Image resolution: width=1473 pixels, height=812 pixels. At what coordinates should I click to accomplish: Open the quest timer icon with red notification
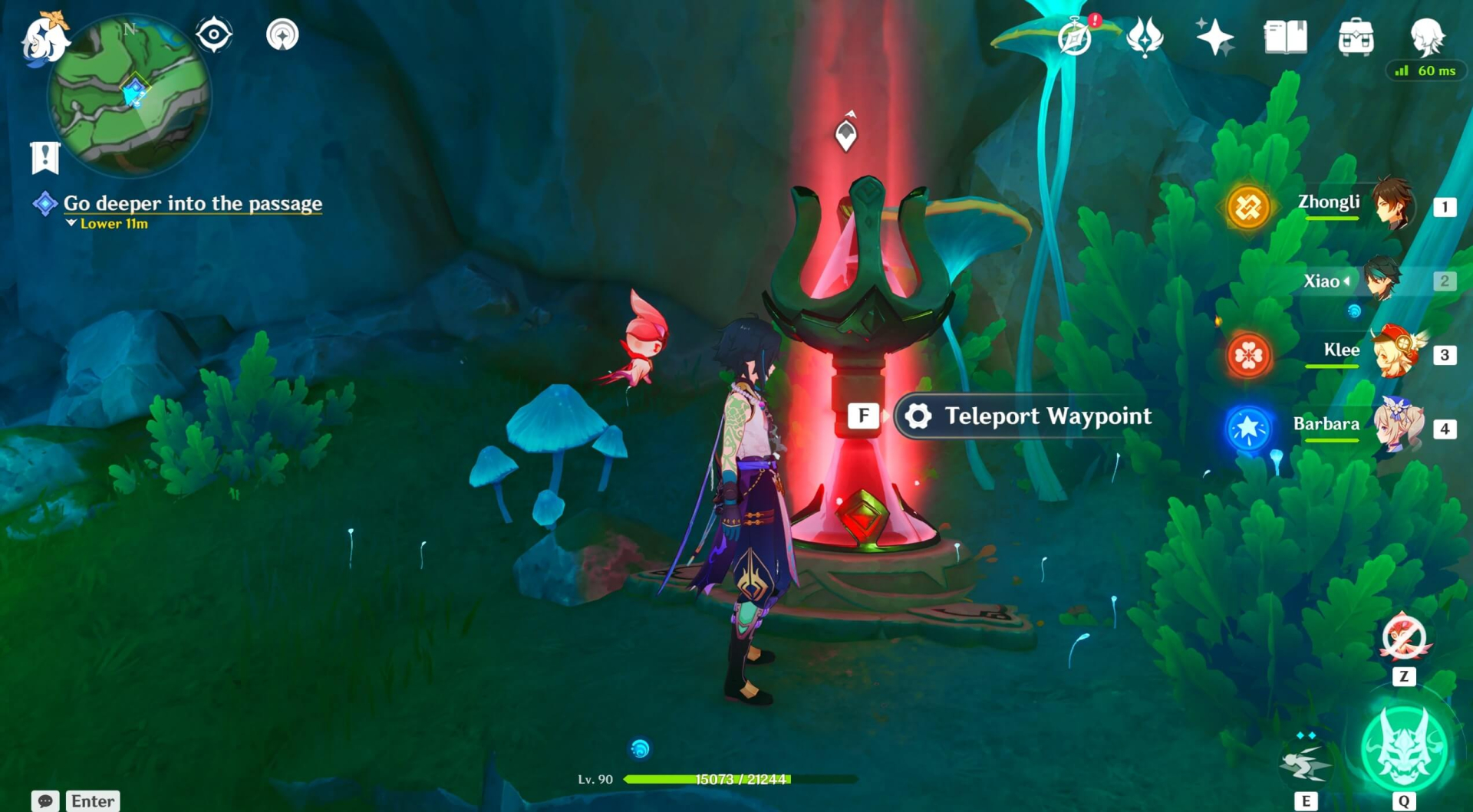[x=1076, y=37]
